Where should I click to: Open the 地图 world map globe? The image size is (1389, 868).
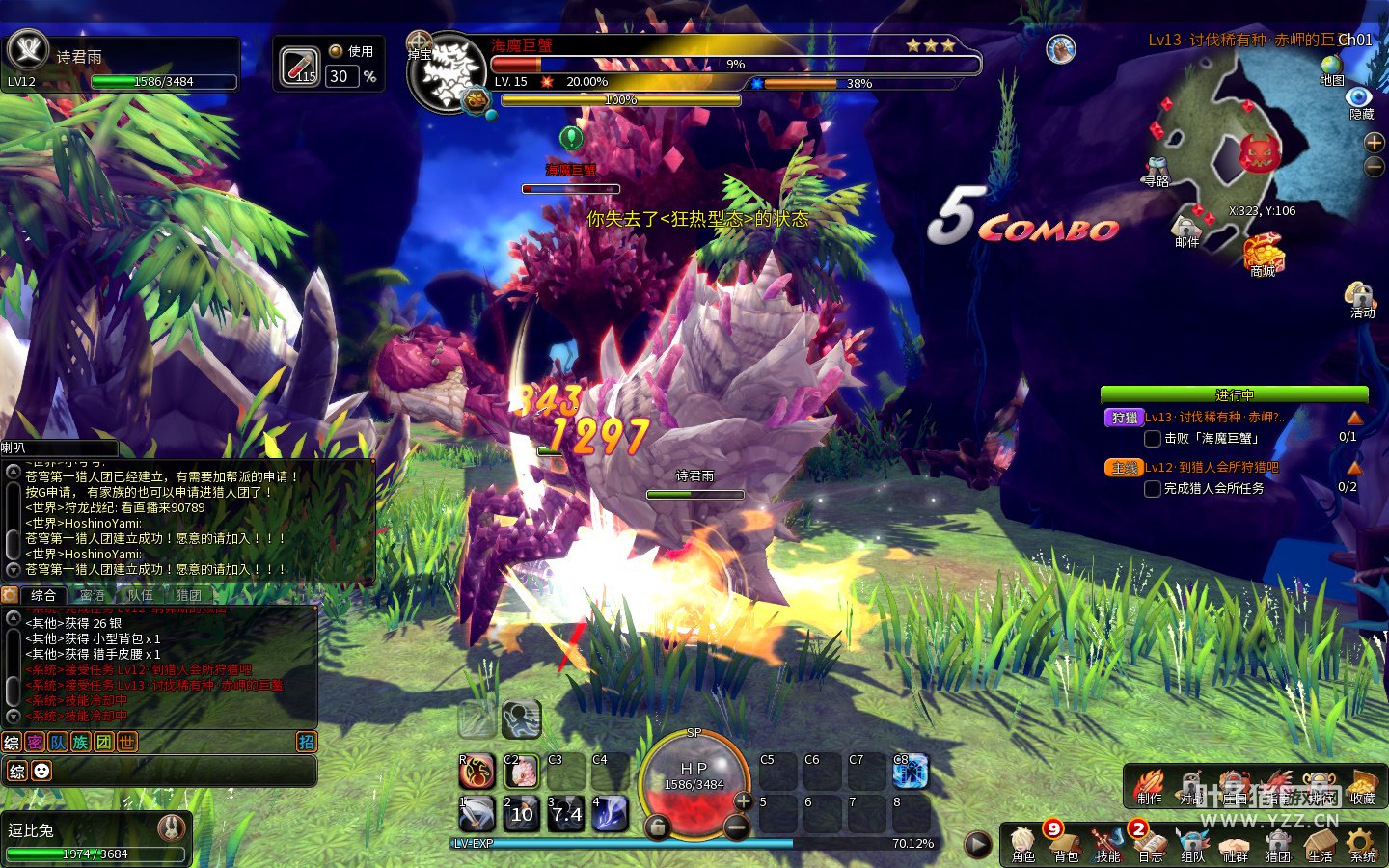(1332, 68)
